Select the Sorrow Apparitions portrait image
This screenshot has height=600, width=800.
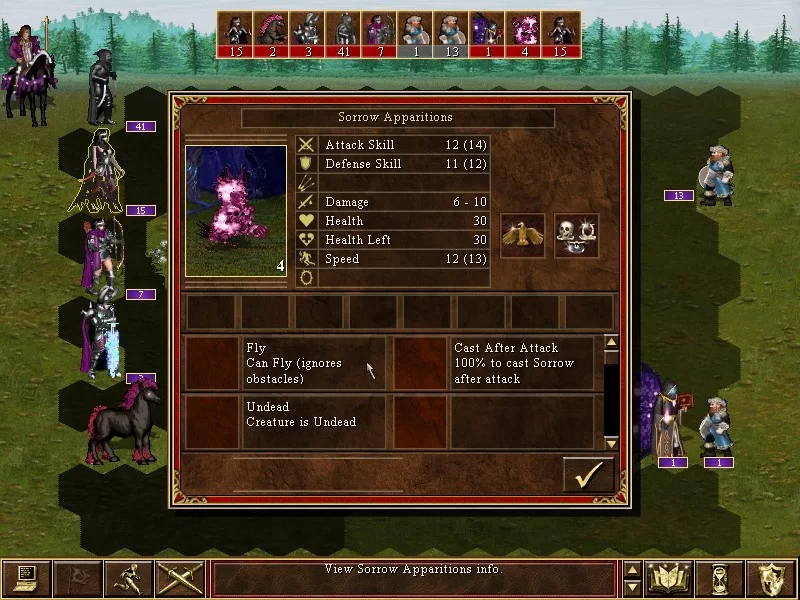235,211
